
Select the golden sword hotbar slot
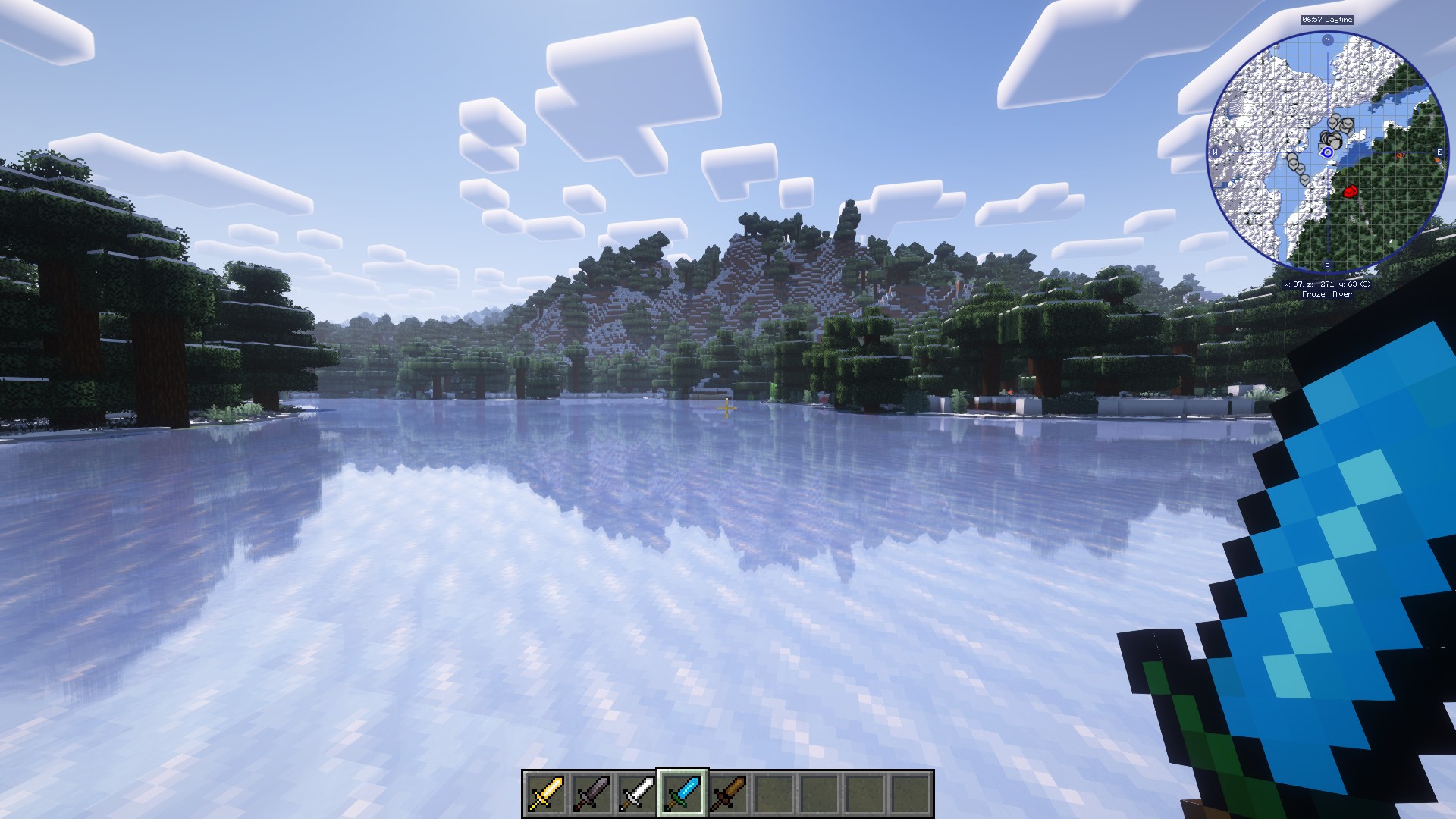point(546,793)
